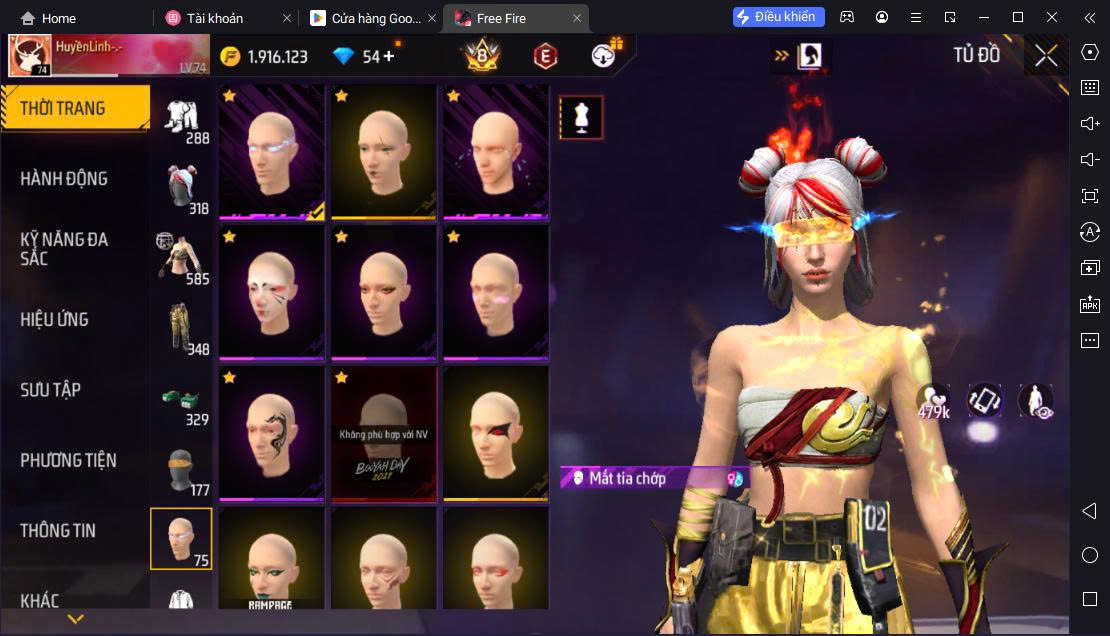1110x636 pixels.
Task: Select the clothing sets subcategory with 288 items
Action: pos(182,118)
